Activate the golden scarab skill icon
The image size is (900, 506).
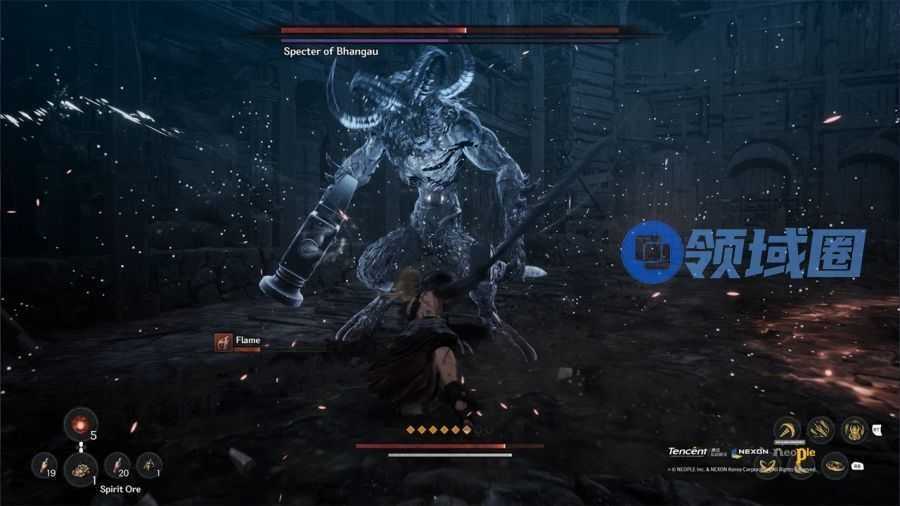853,430
